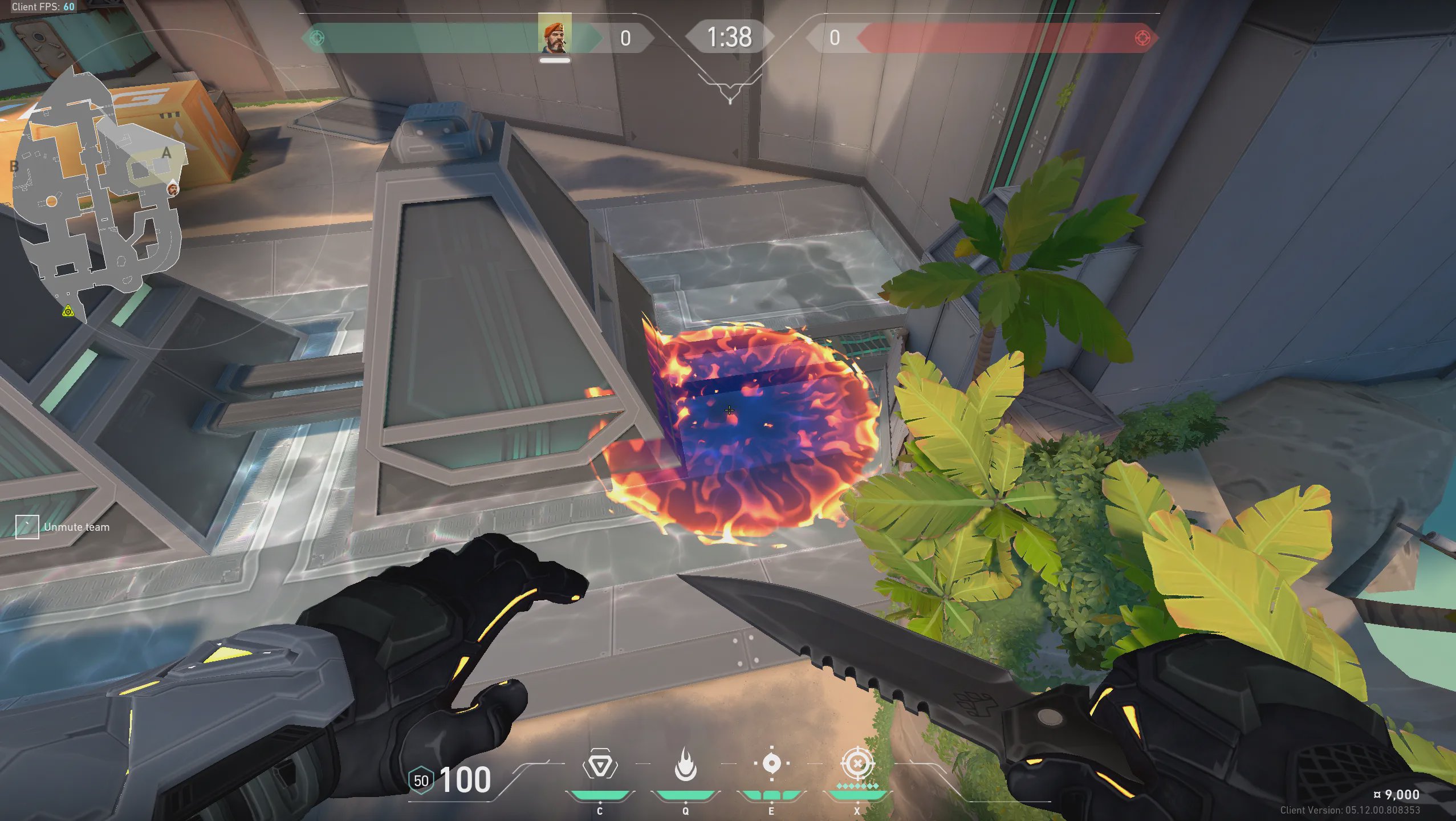
Task: Activate Brimstone's Stim Beacon ability icon
Action: pos(599,765)
